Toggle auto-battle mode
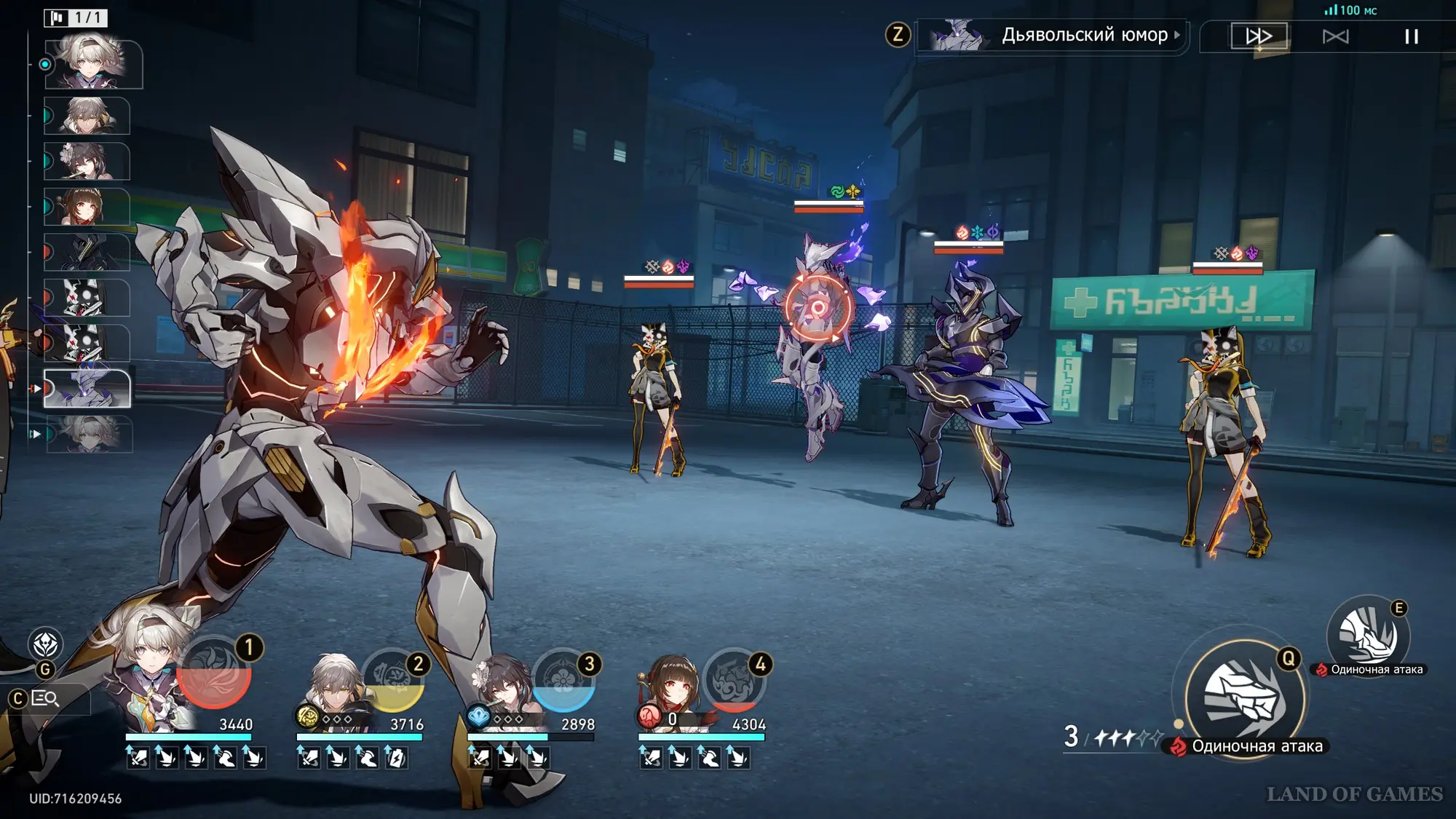 (1335, 36)
